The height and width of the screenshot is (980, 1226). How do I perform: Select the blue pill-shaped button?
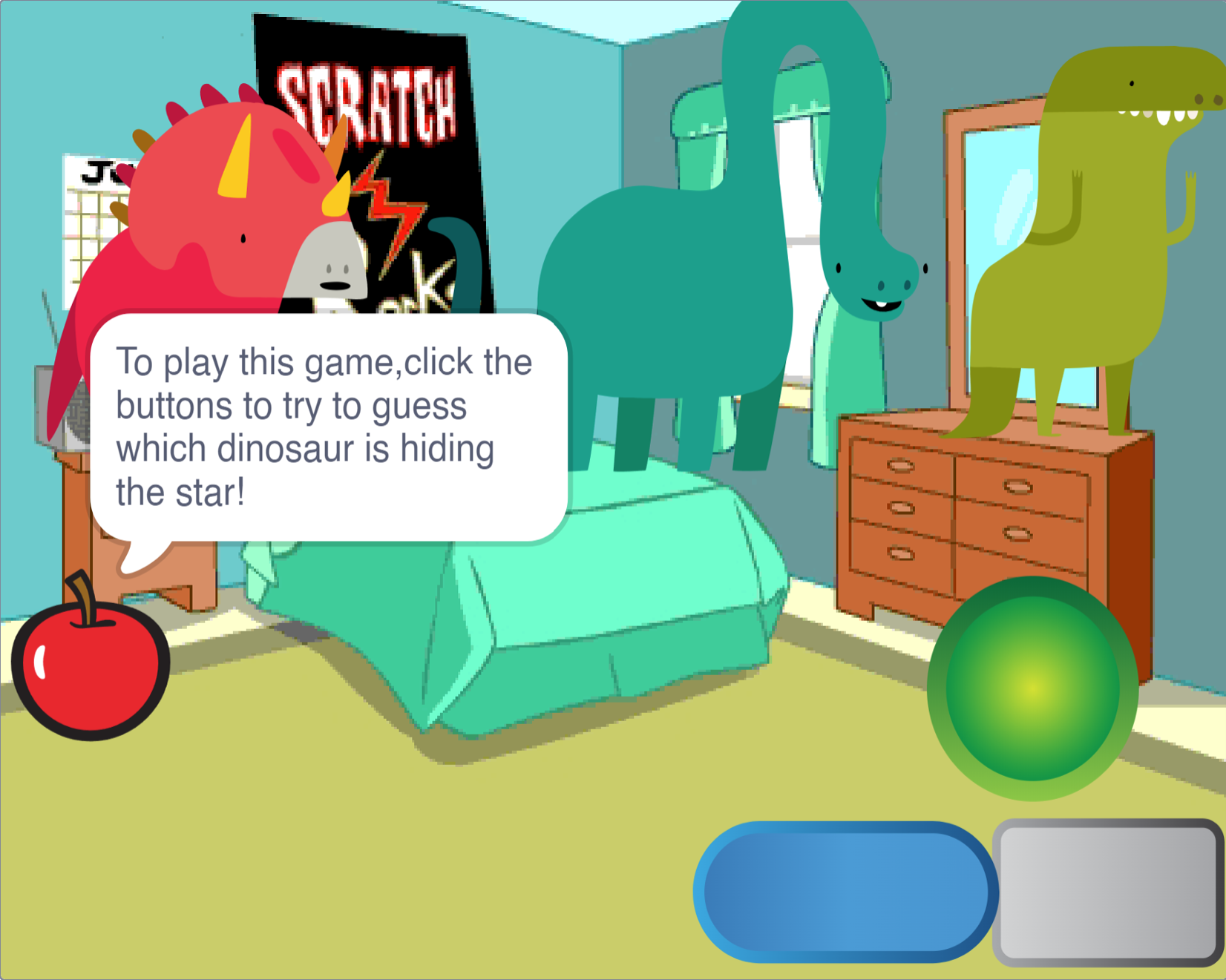845,892
